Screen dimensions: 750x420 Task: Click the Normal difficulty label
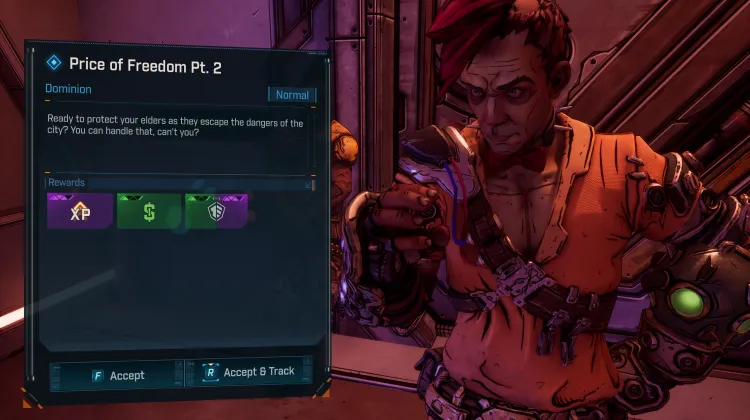(292, 95)
